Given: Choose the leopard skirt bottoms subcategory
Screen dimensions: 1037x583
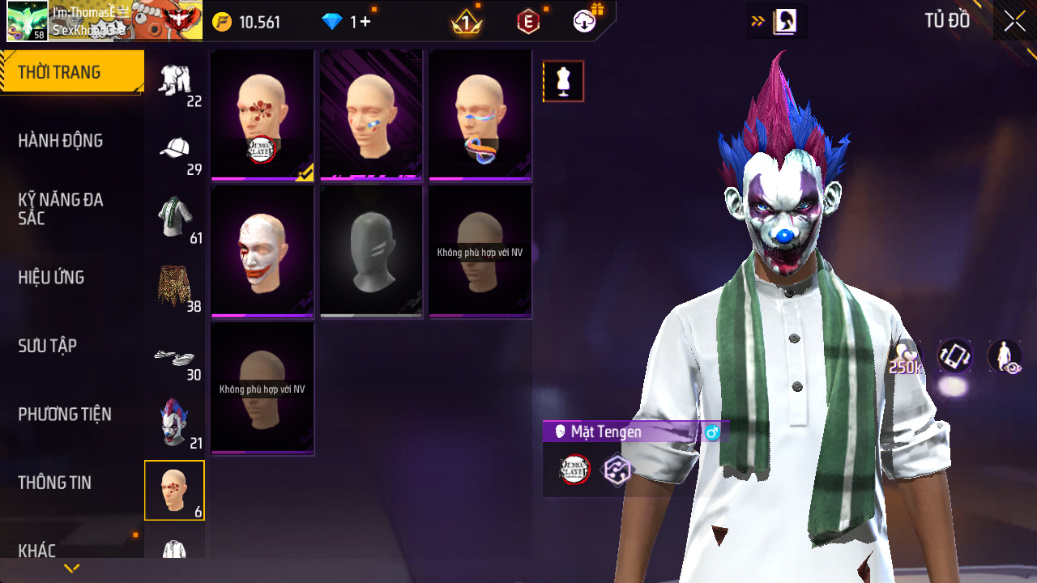Looking at the screenshot, I should (x=175, y=286).
